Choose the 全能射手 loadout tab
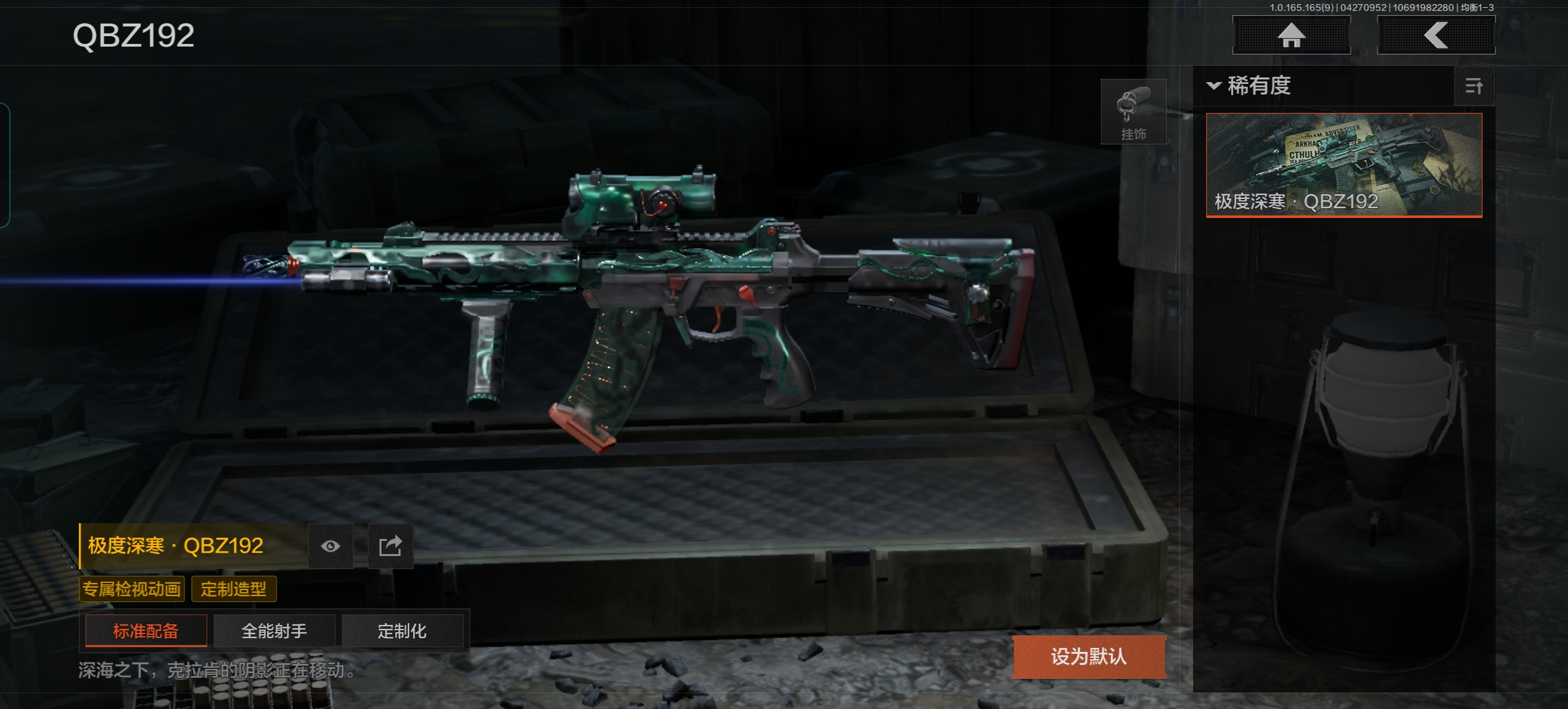1568x709 pixels. pos(274,631)
